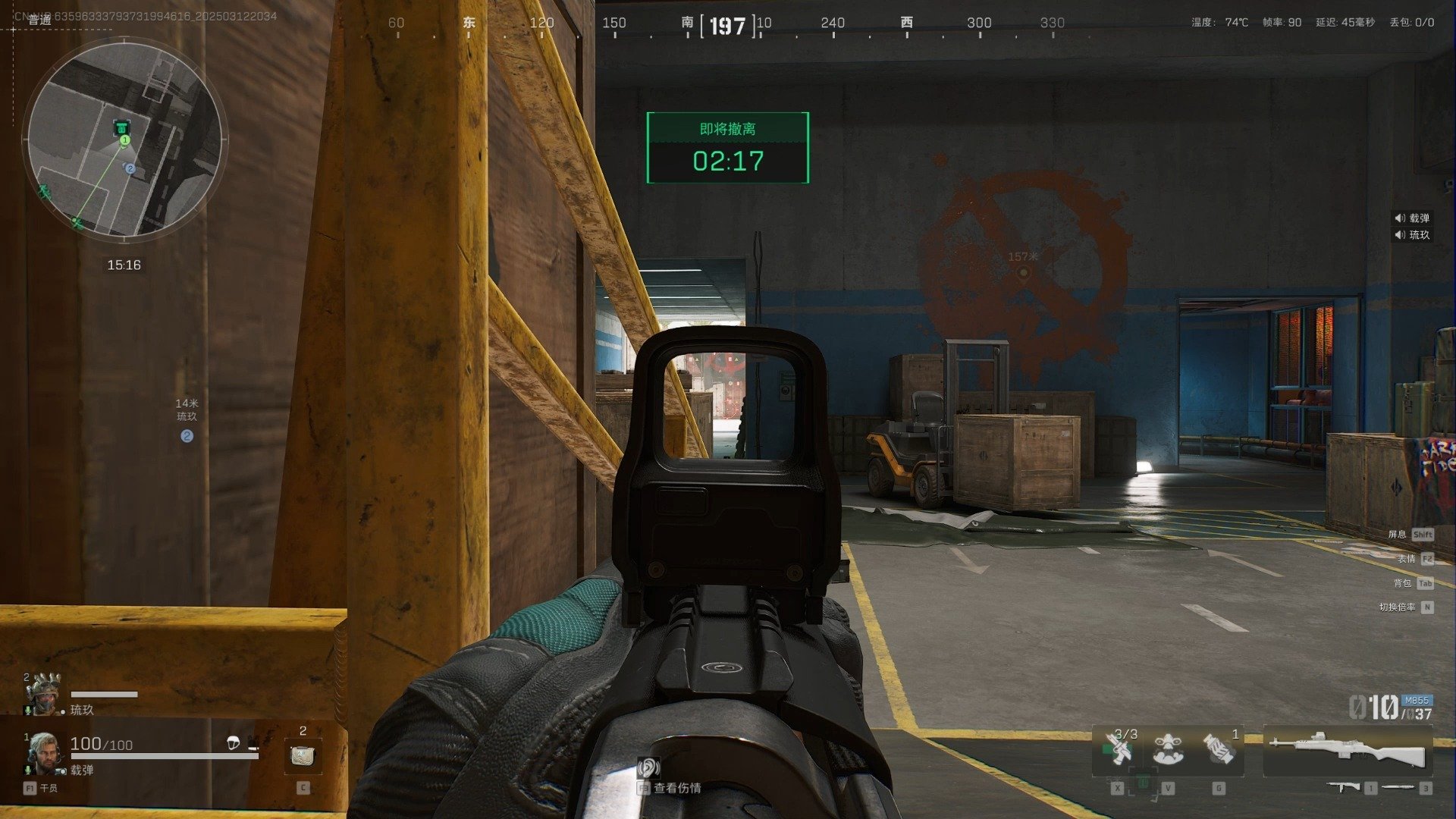Toggle 载弹's speaker icon in voice list
The width and height of the screenshot is (1456, 819).
click(1400, 218)
